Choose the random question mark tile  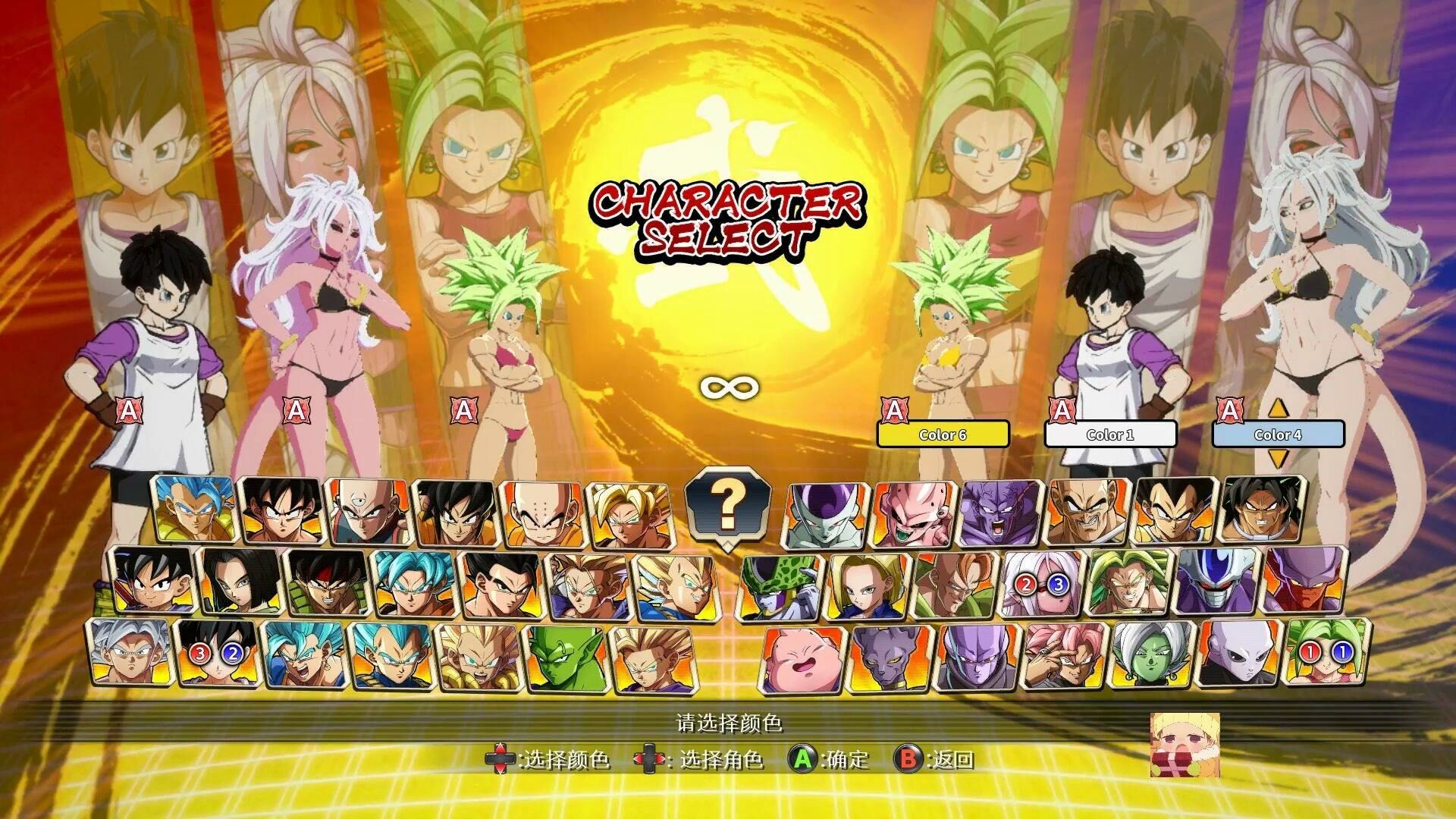pyautogui.click(x=726, y=504)
